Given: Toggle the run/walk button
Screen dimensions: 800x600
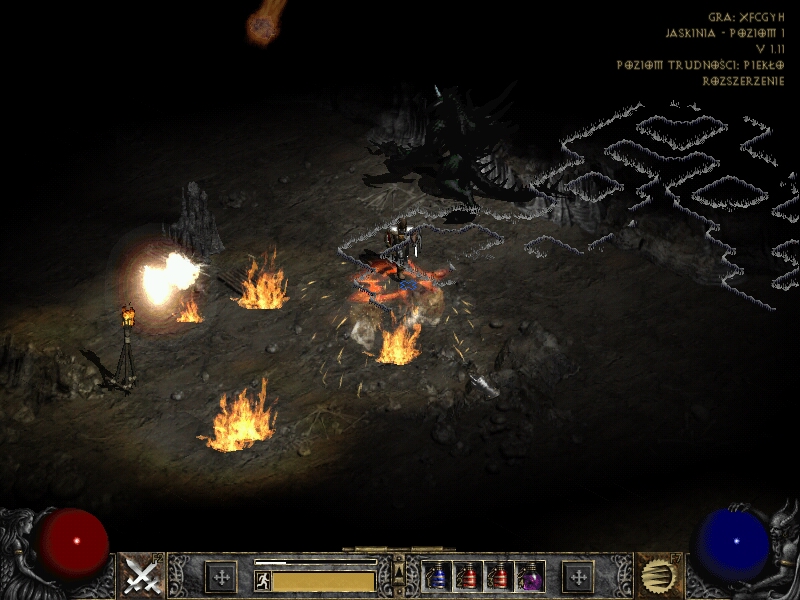Looking at the screenshot, I should [262, 580].
